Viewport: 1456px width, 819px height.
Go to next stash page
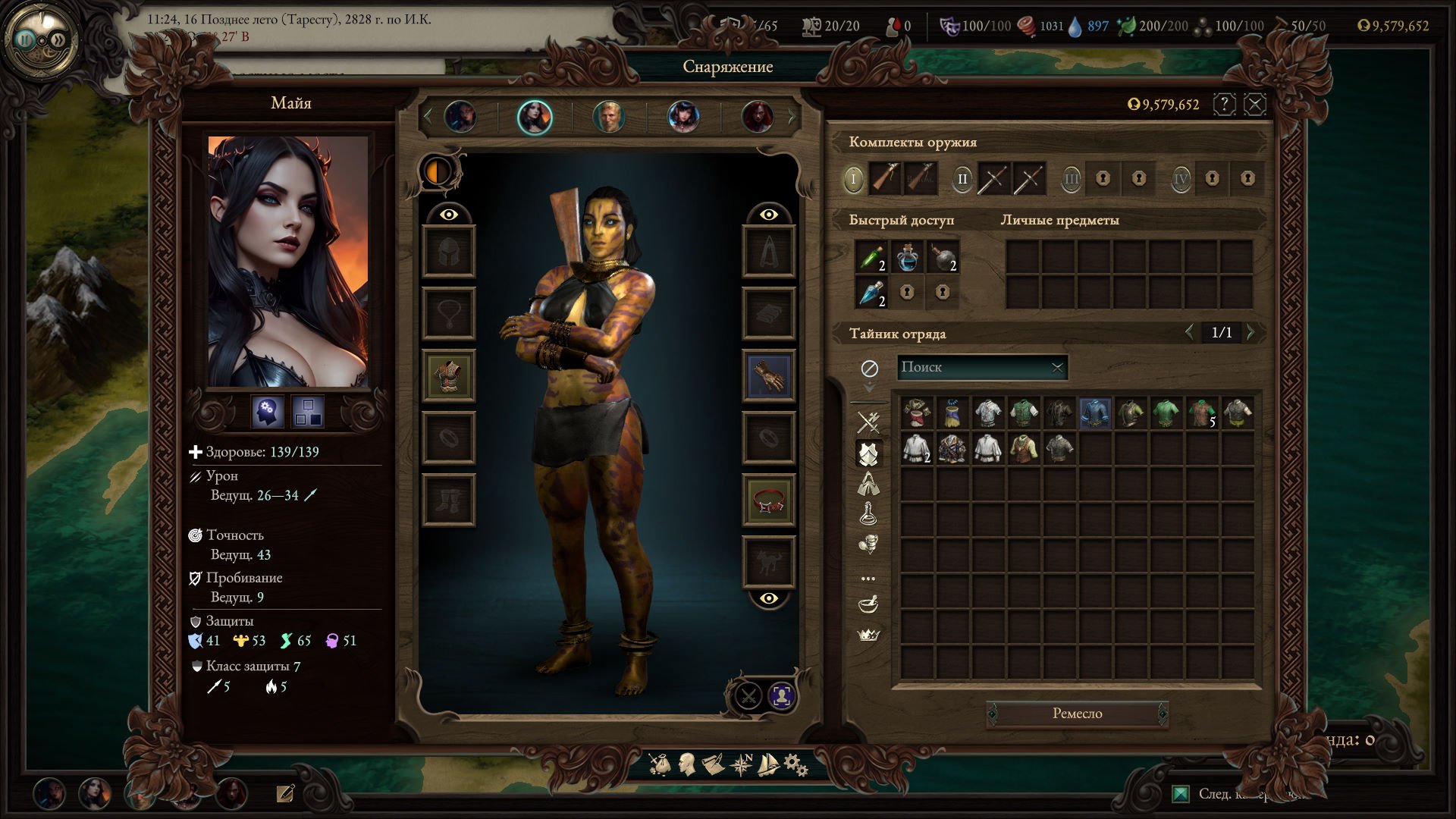coord(1251,332)
